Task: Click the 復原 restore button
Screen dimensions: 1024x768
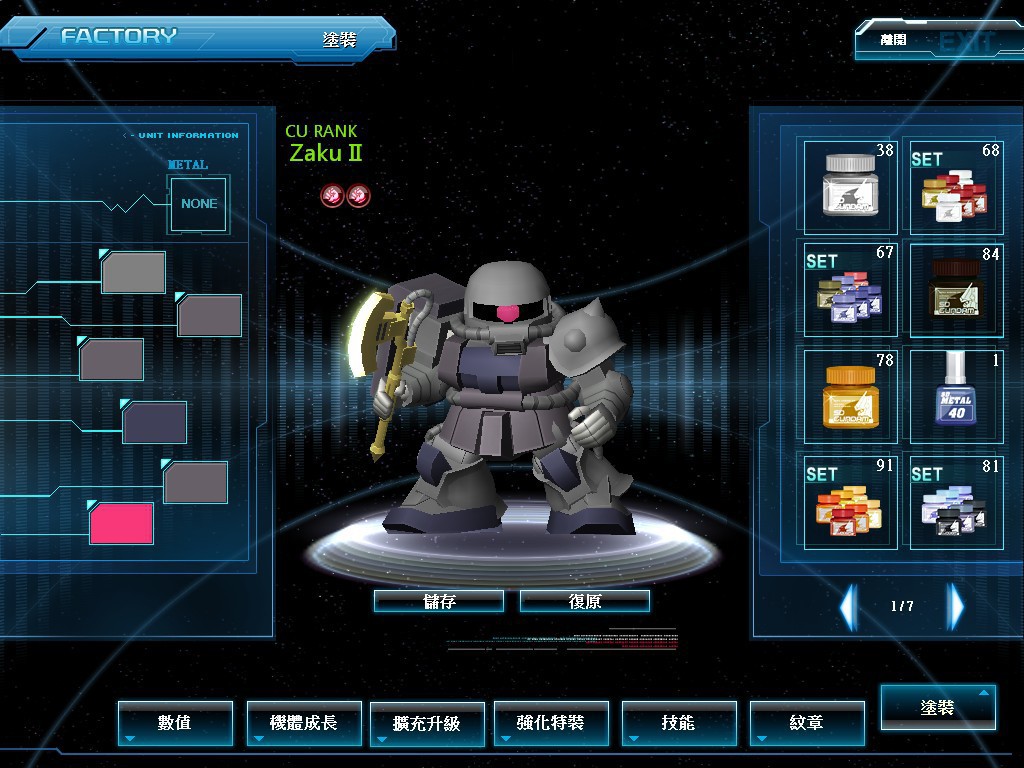Action: [585, 601]
